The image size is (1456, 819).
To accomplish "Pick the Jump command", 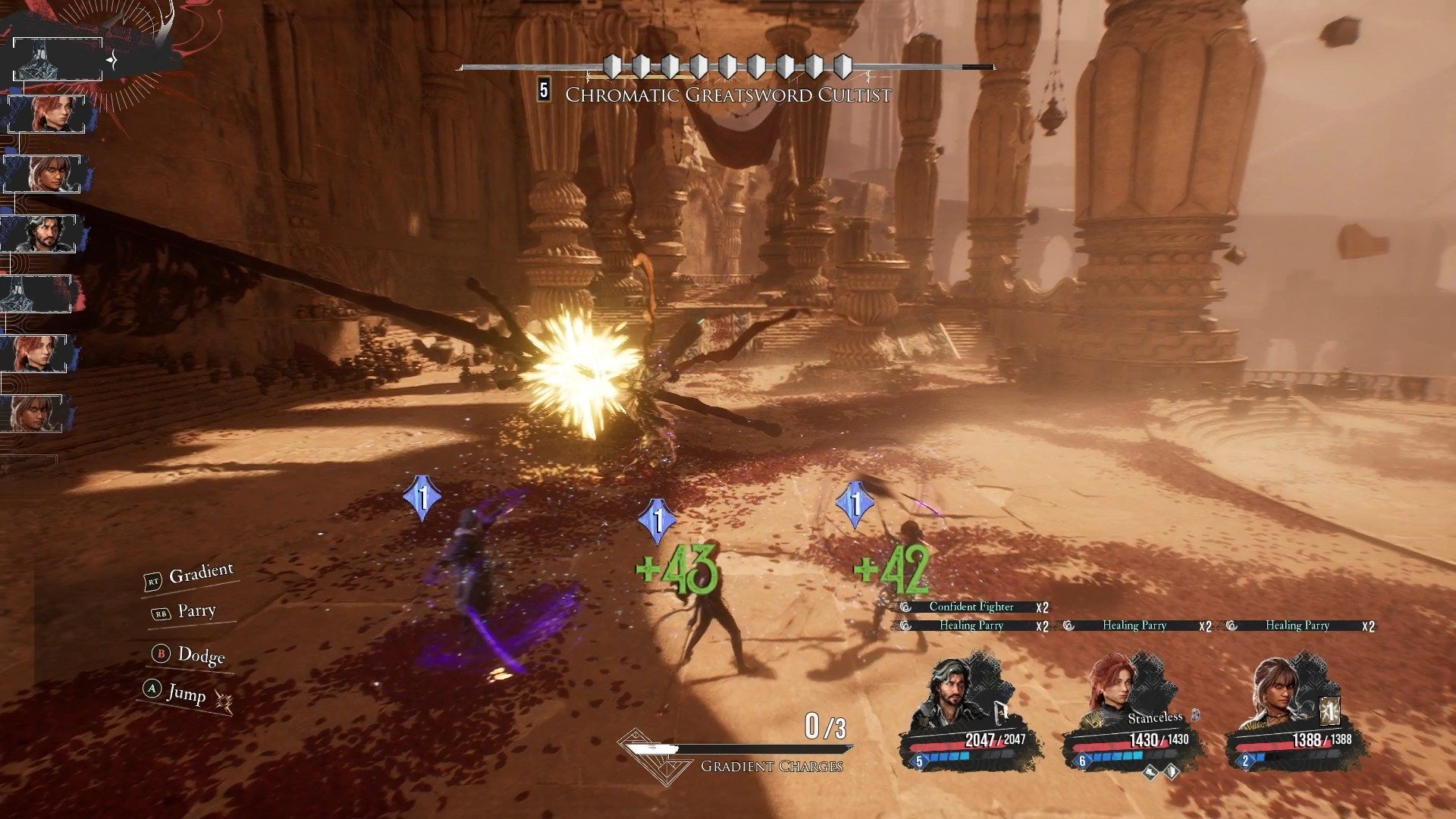I will pos(185,693).
